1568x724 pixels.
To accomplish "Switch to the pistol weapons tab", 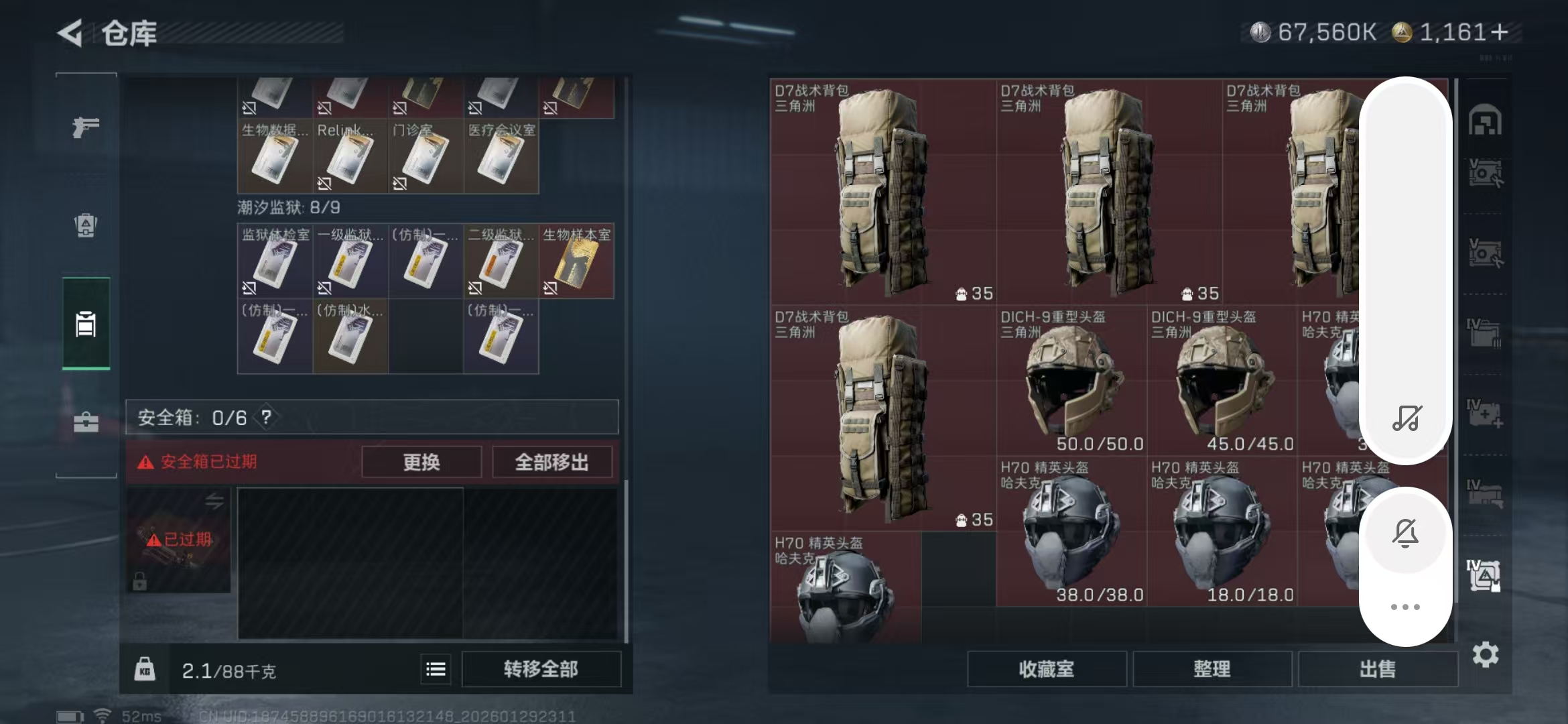I will [x=85, y=125].
